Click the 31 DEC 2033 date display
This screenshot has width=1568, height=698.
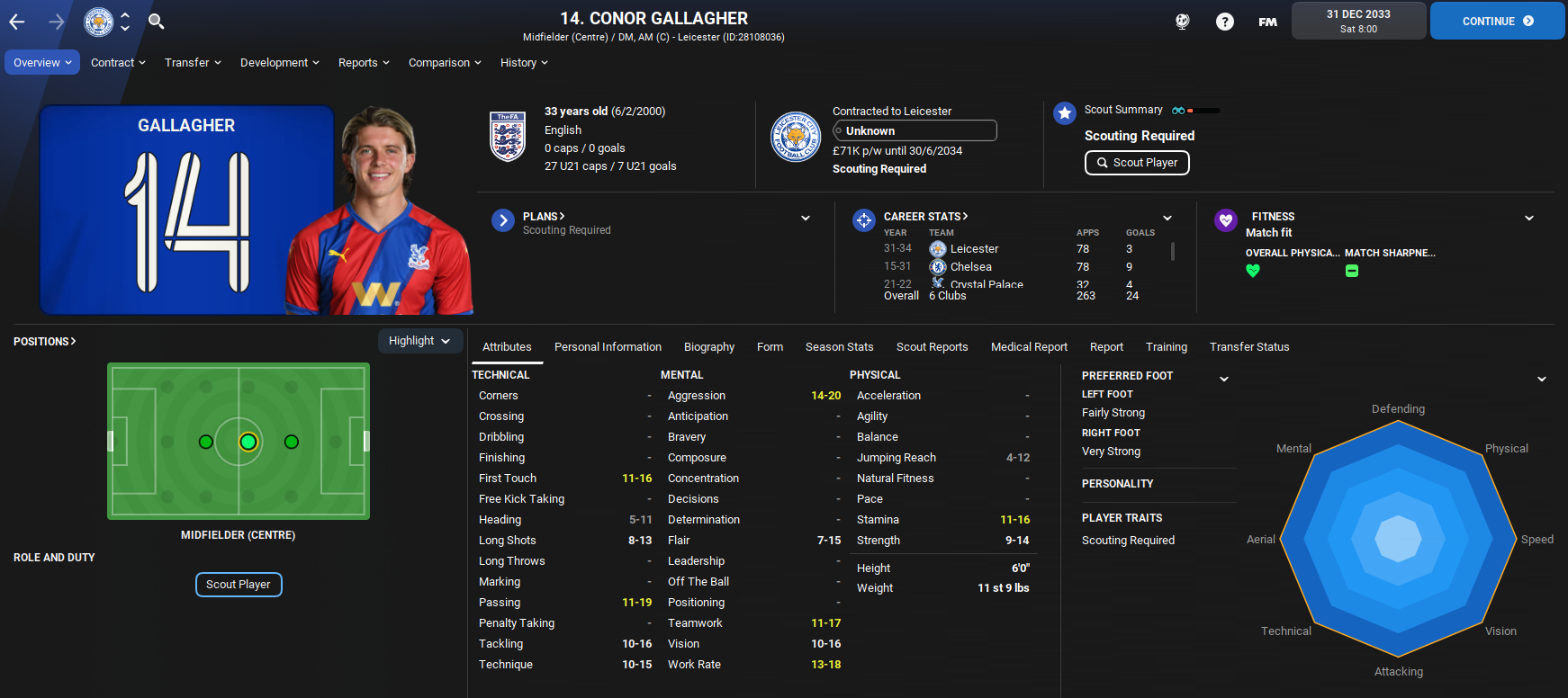click(1358, 20)
